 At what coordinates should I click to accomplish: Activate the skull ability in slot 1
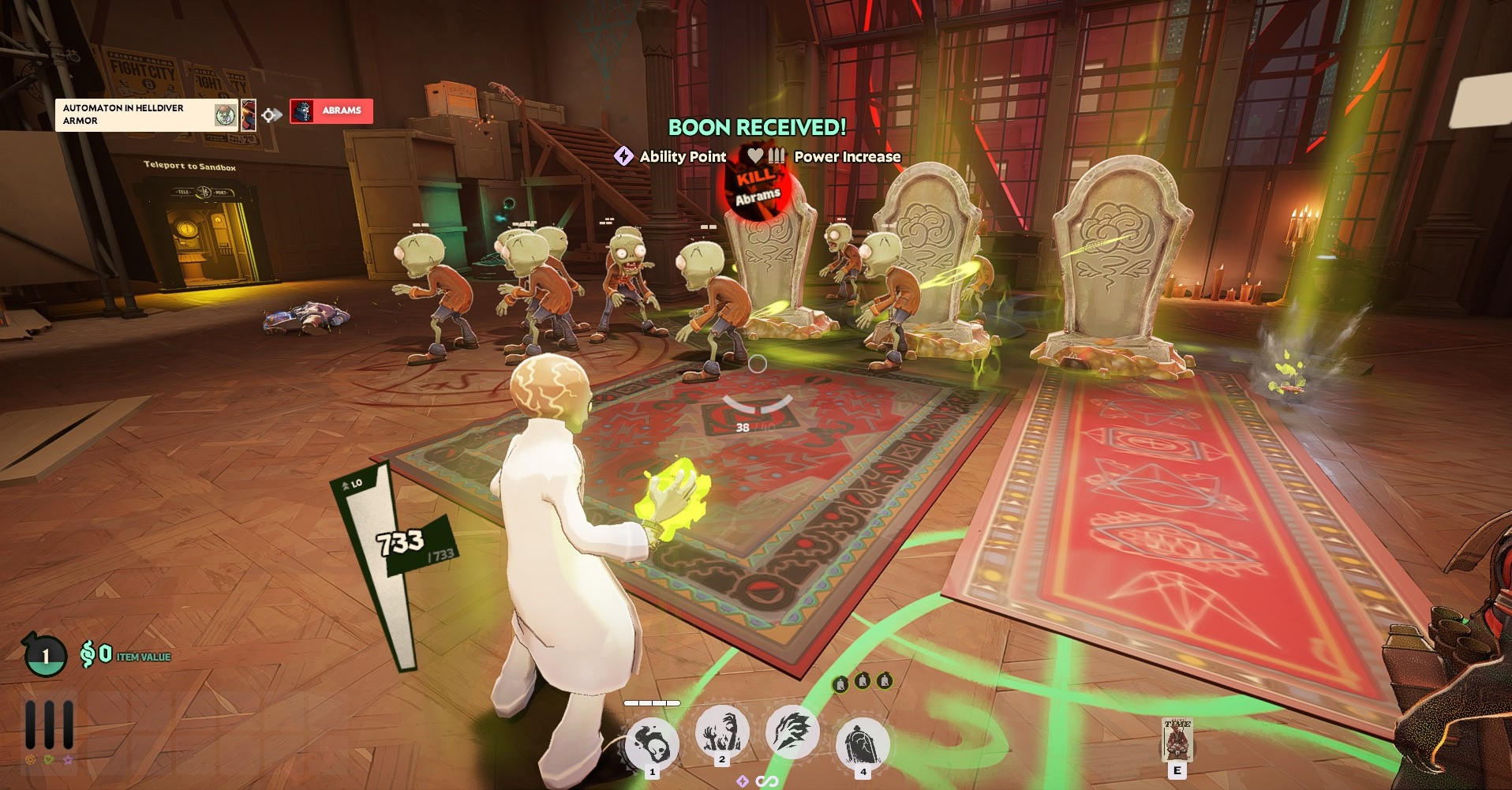pyautogui.click(x=652, y=743)
